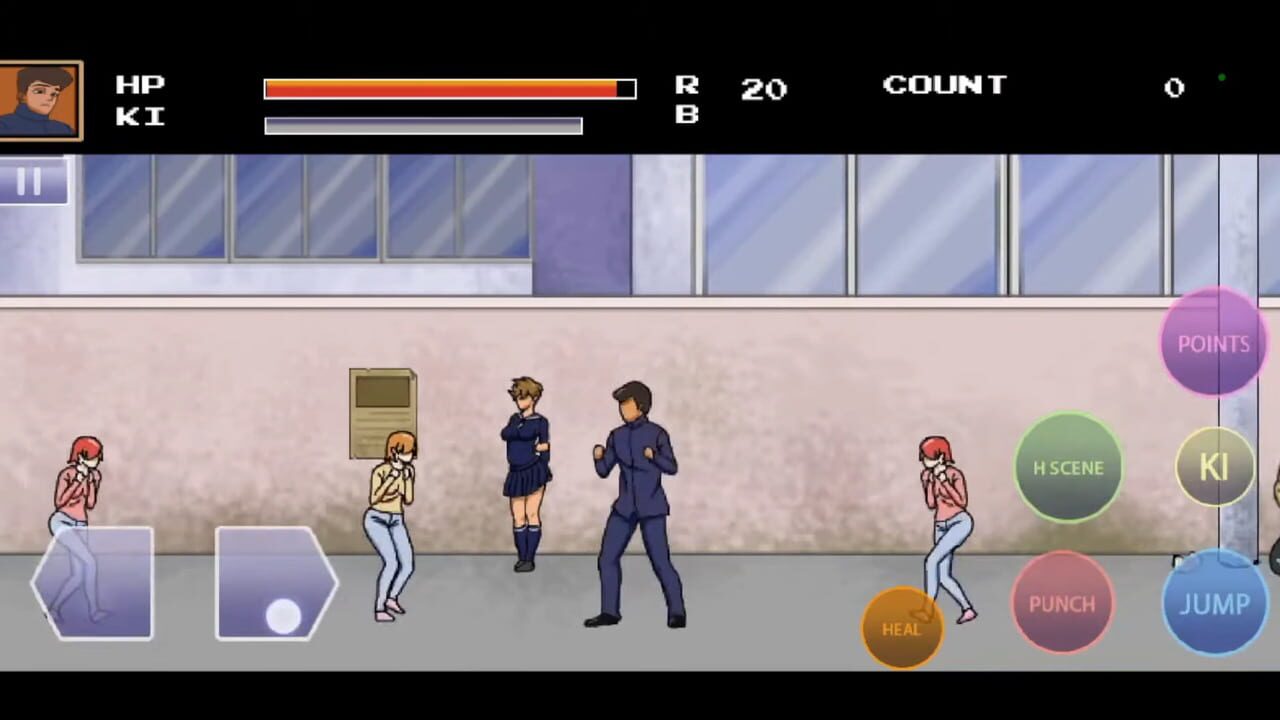
Task: Activate the yellow KI ability button
Action: tap(1215, 468)
